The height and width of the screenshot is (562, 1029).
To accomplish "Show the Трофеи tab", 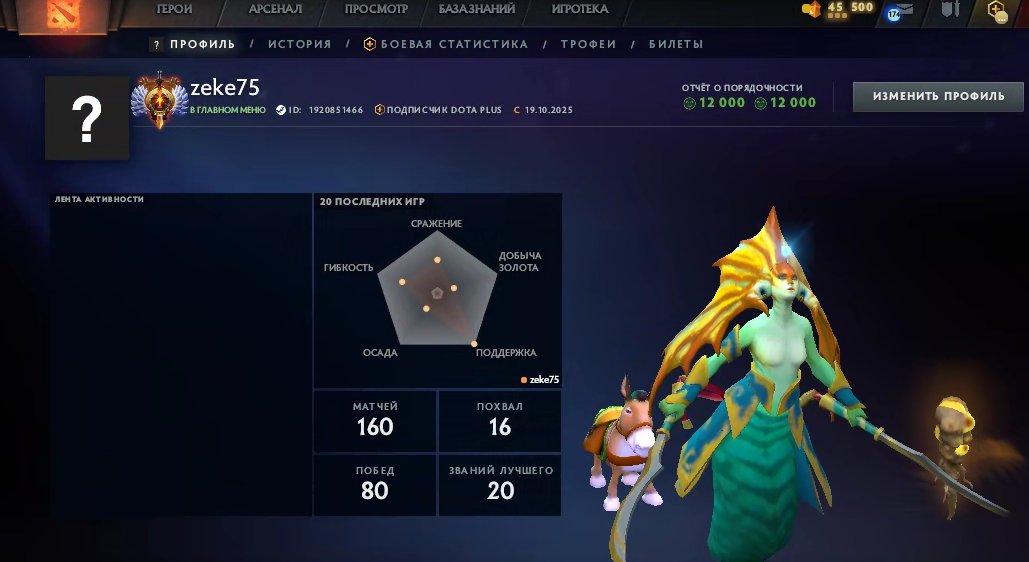I will [x=588, y=44].
